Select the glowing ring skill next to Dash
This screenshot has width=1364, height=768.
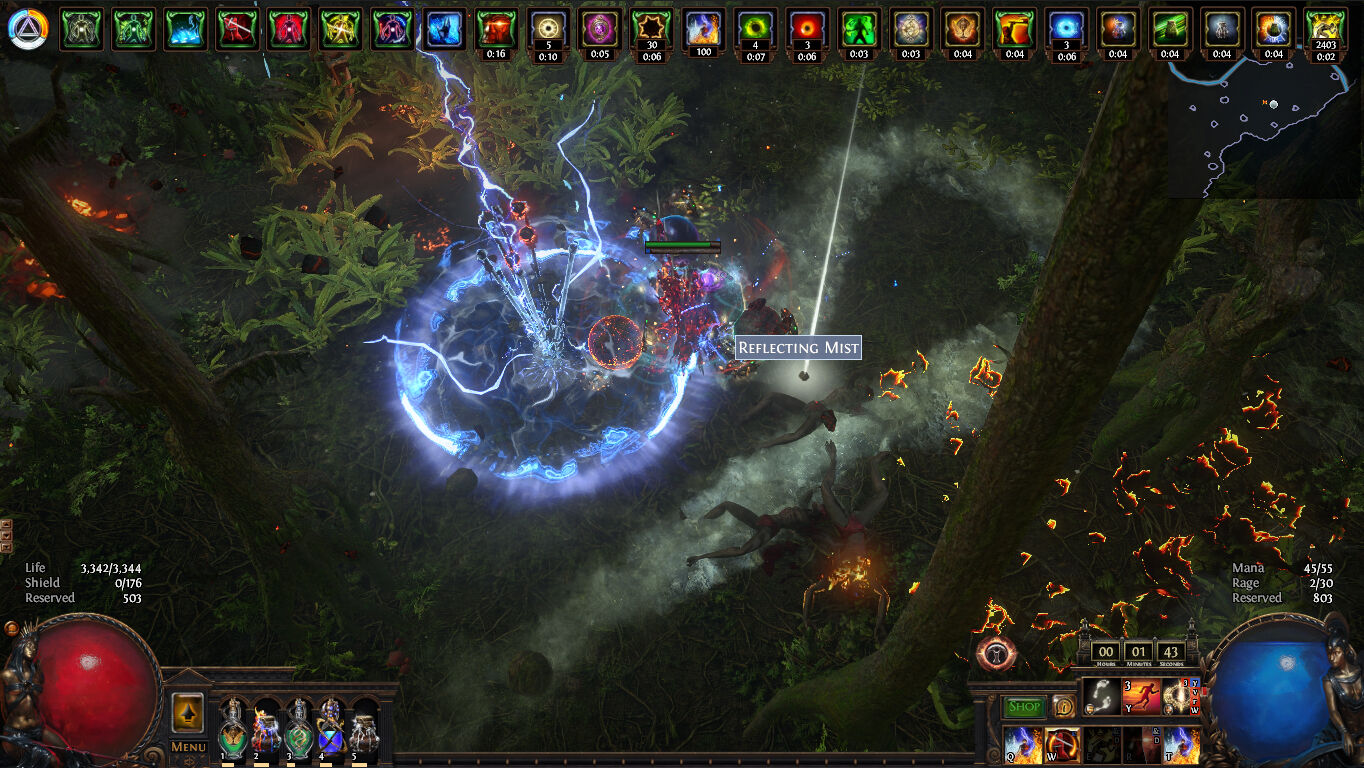click(1175, 697)
